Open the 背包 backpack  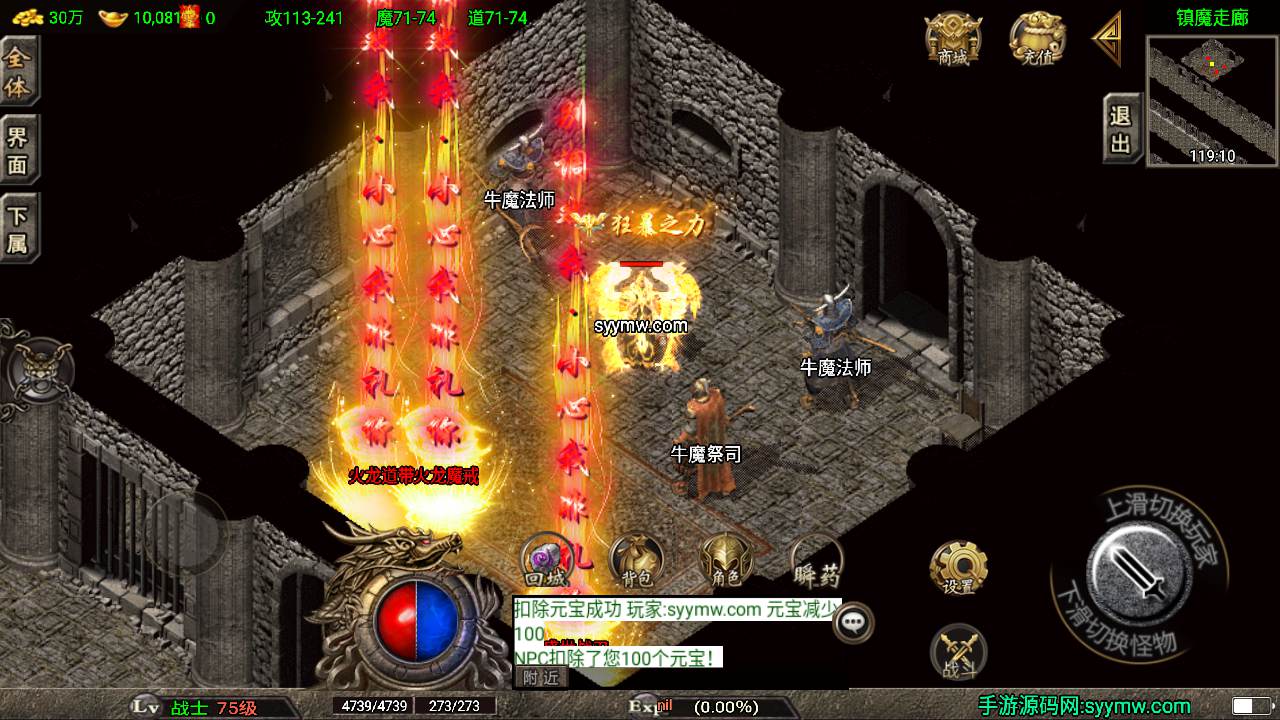[636, 561]
